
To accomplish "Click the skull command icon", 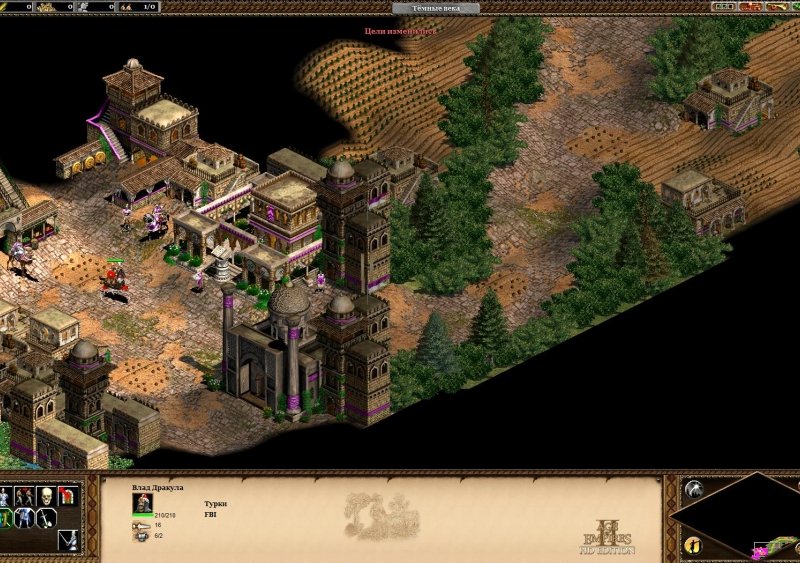I will 46,496.
